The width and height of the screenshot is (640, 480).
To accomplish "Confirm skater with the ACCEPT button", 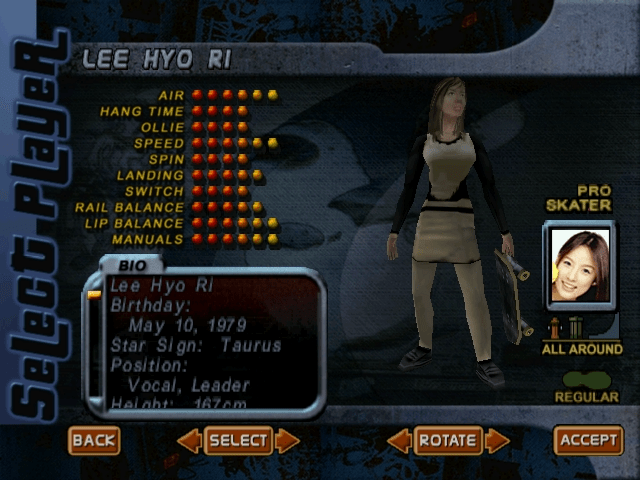I will tap(588, 440).
